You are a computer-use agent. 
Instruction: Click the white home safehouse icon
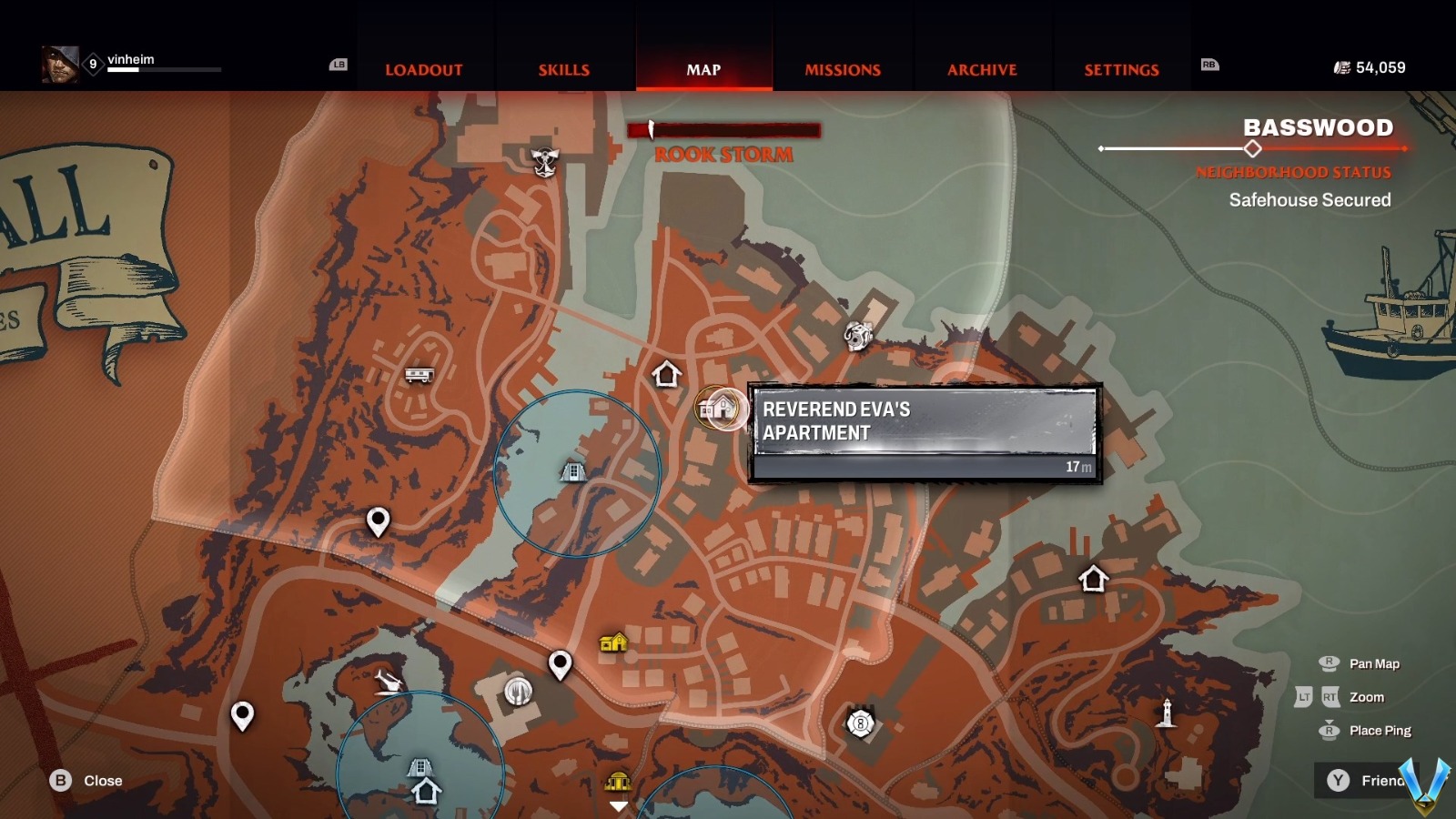tap(668, 373)
